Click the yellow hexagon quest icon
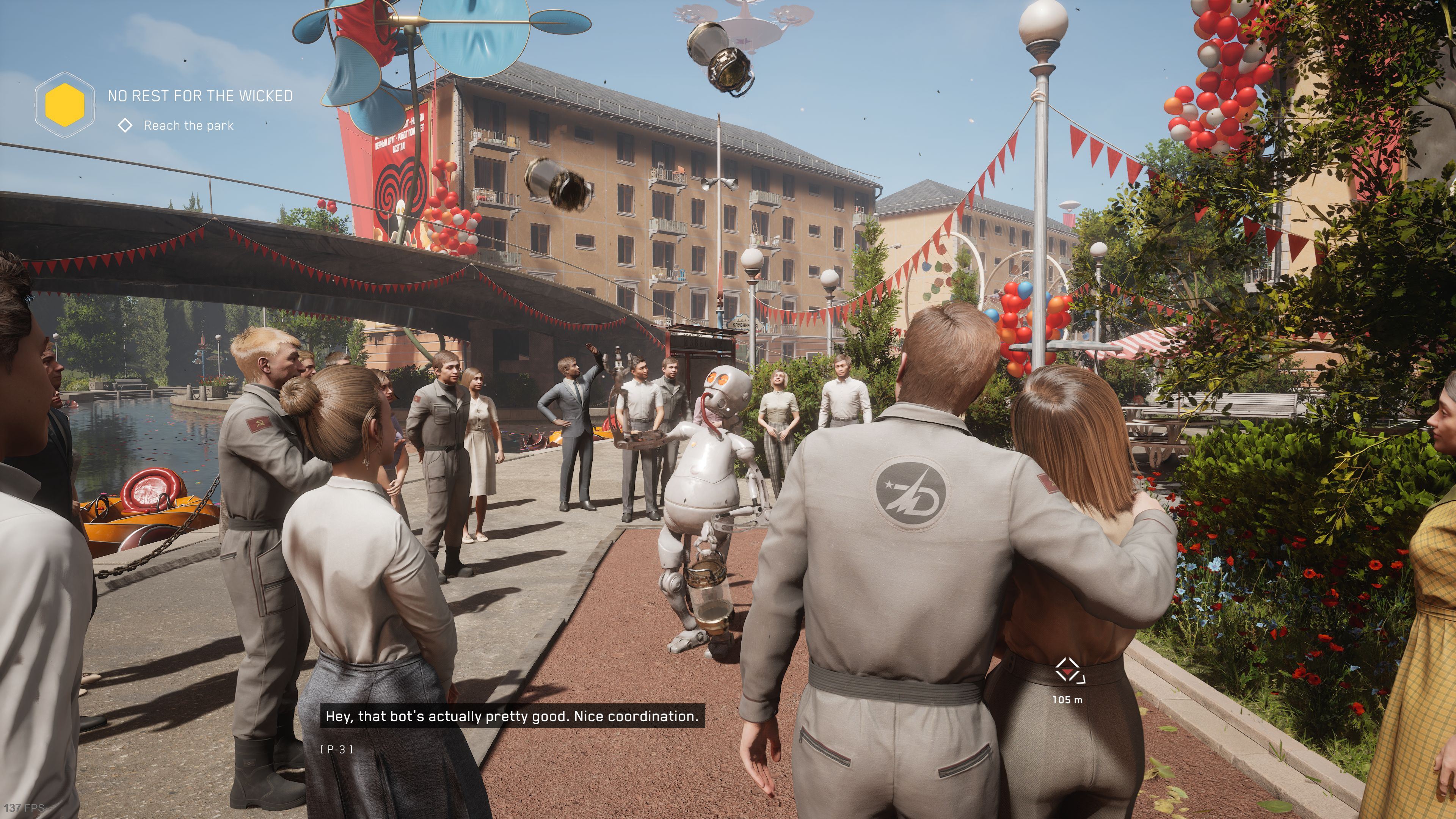 (64, 105)
